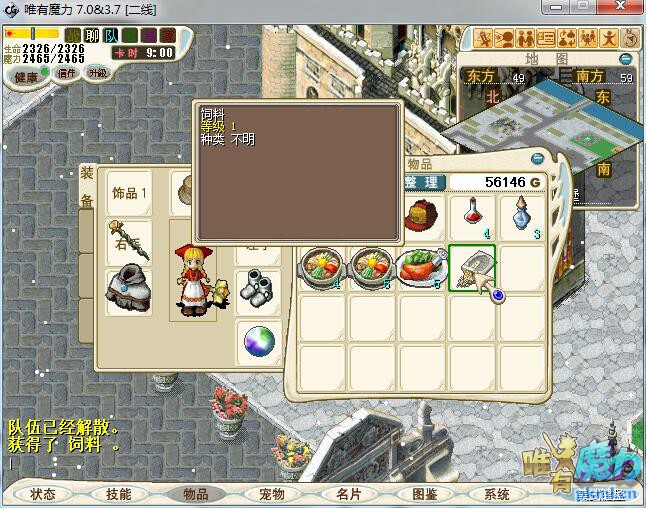
Task: Click the 健康 health button
Action: click(27, 76)
